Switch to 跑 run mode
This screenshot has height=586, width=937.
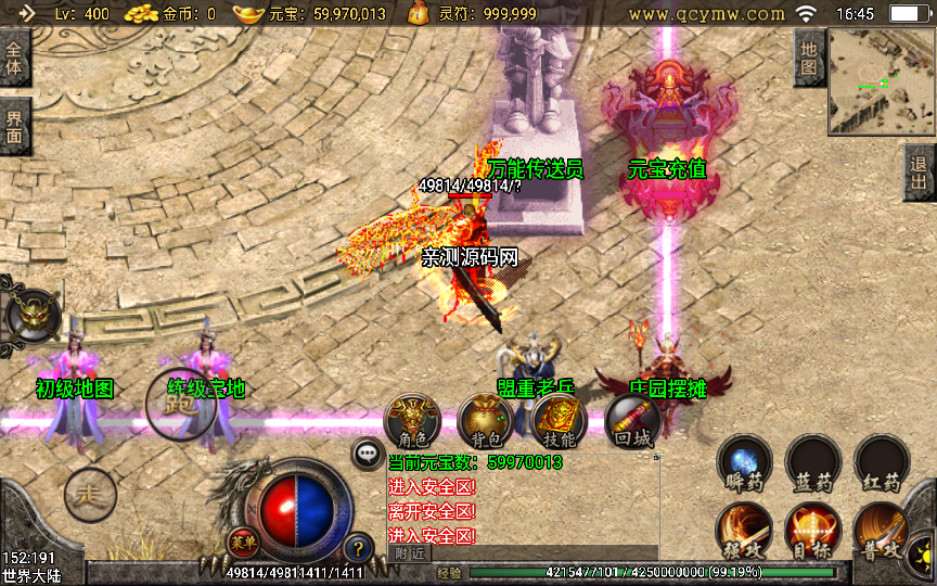pyautogui.click(x=180, y=402)
